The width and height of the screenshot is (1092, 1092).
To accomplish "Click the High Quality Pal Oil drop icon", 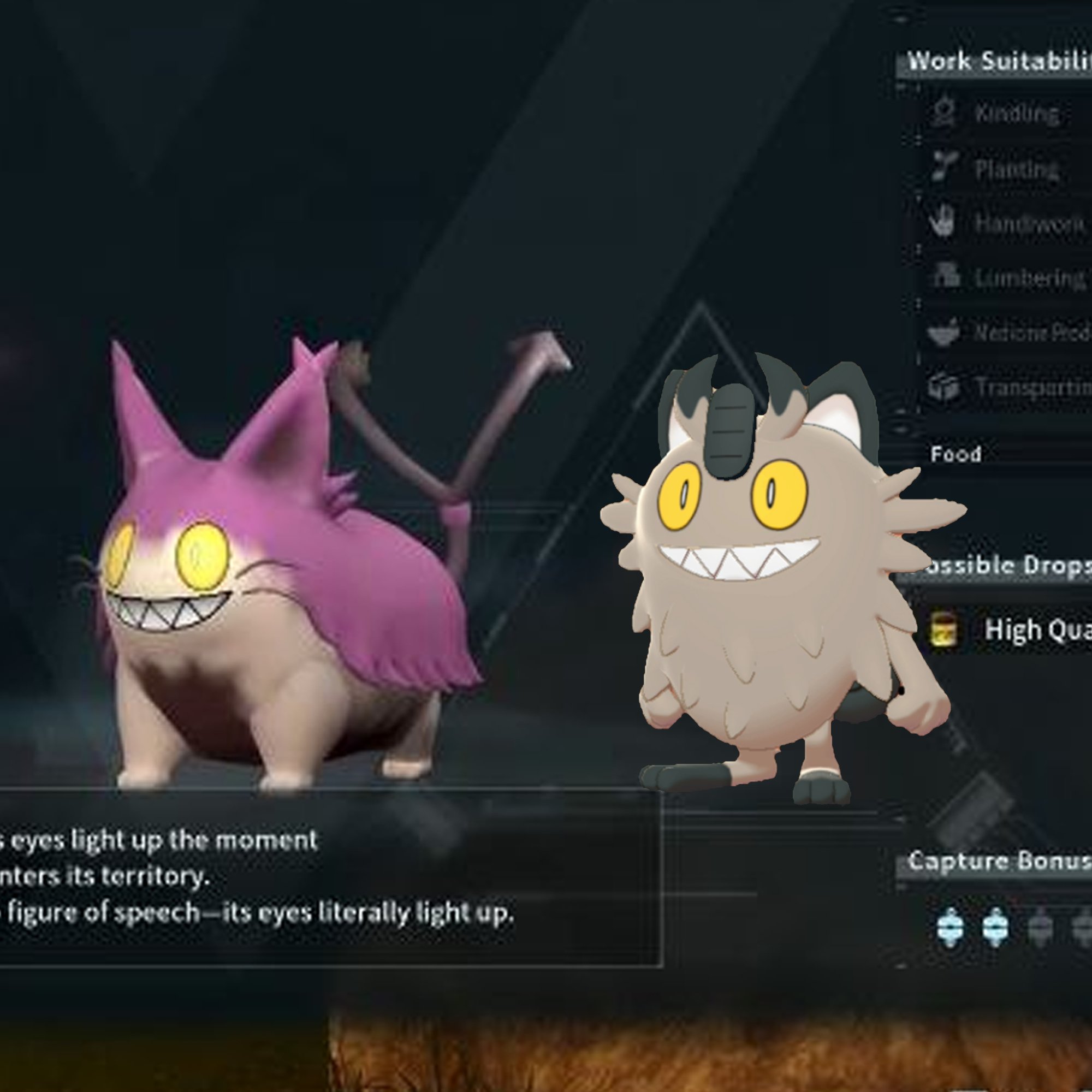I will (944, 631).
